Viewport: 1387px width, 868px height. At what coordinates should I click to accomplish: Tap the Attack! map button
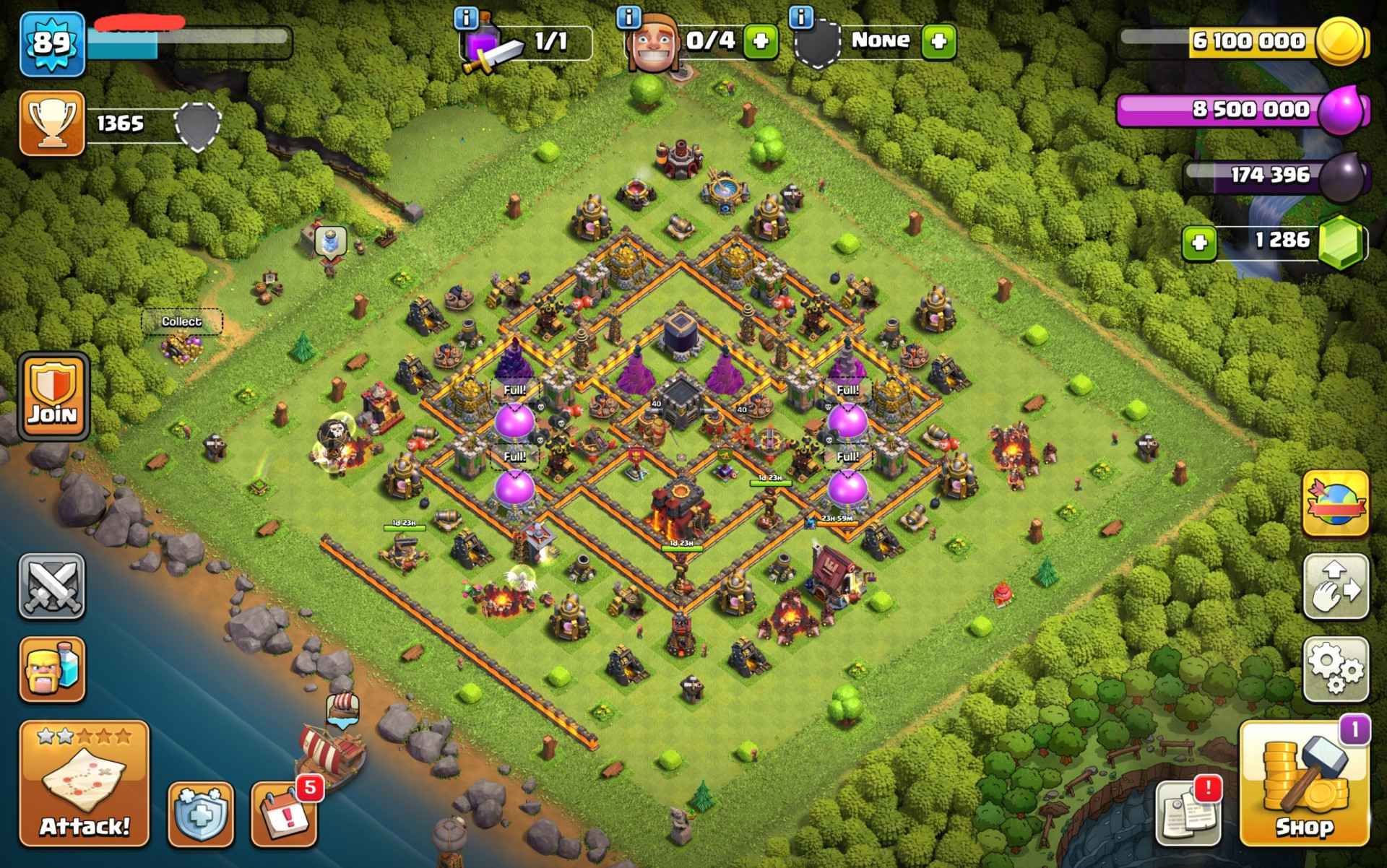pos(84,784)
